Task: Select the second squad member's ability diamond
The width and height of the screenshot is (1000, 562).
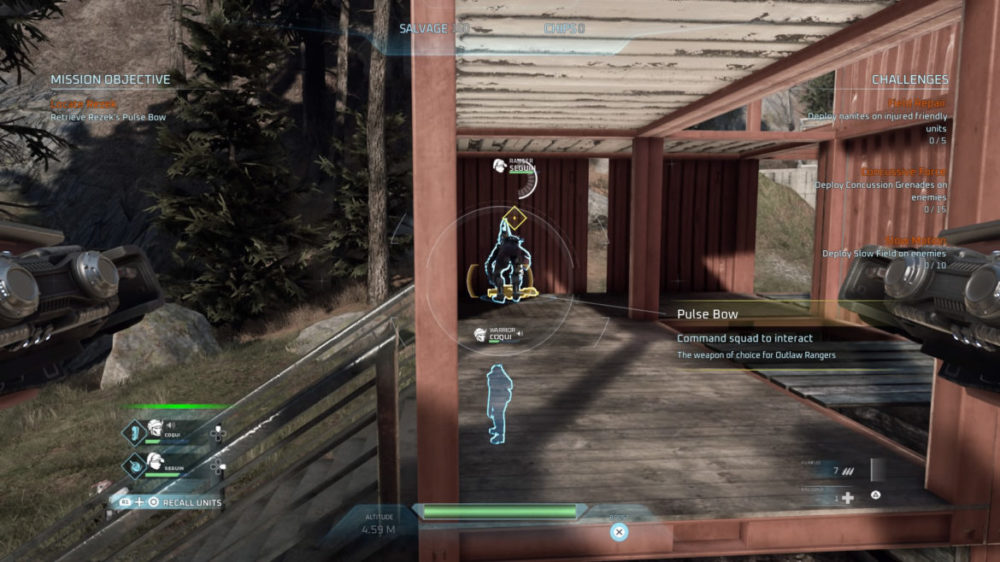Action: point(134,465)
